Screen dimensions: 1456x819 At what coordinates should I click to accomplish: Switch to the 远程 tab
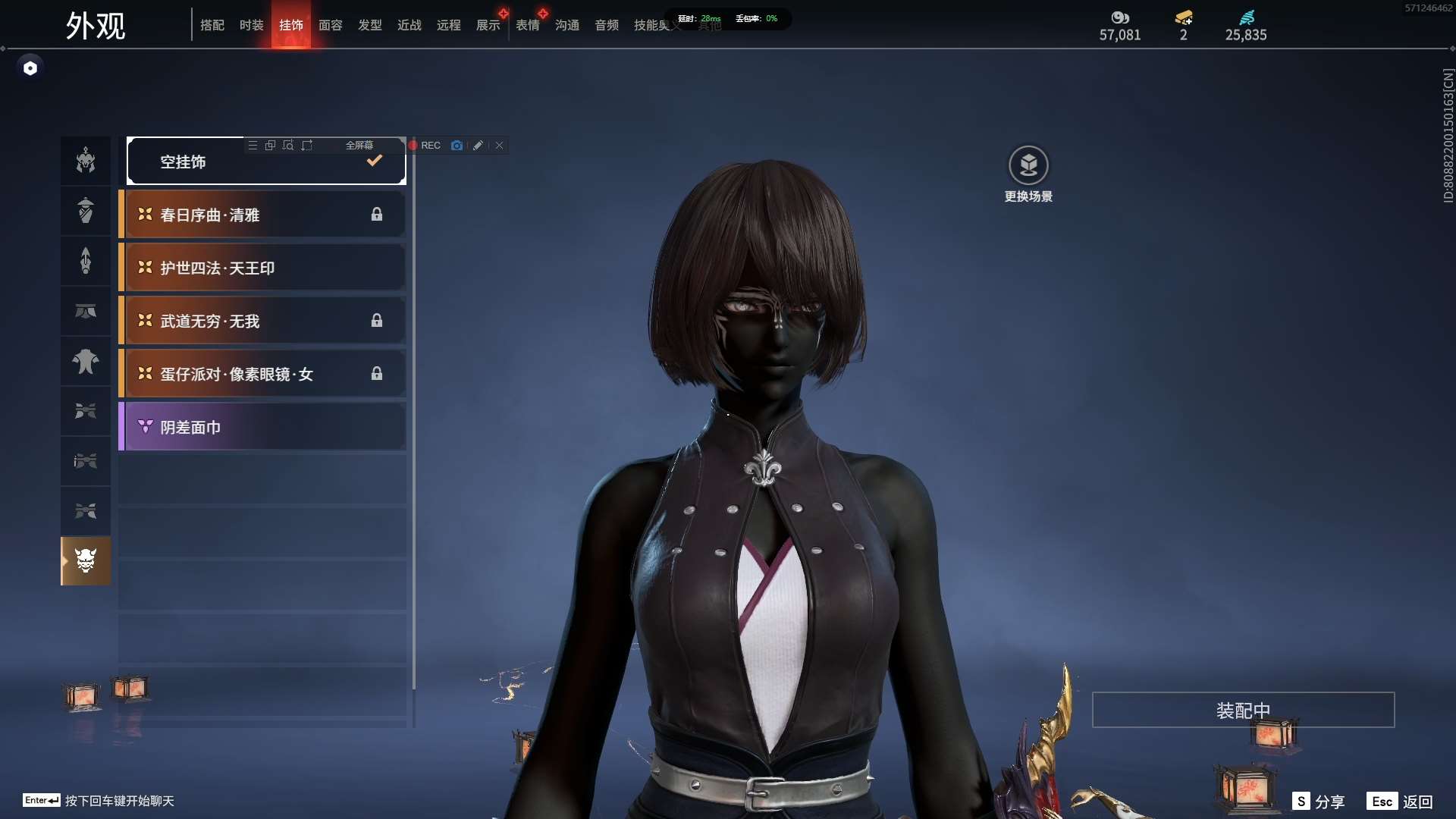pyautogui.click(x=448, y=25)
